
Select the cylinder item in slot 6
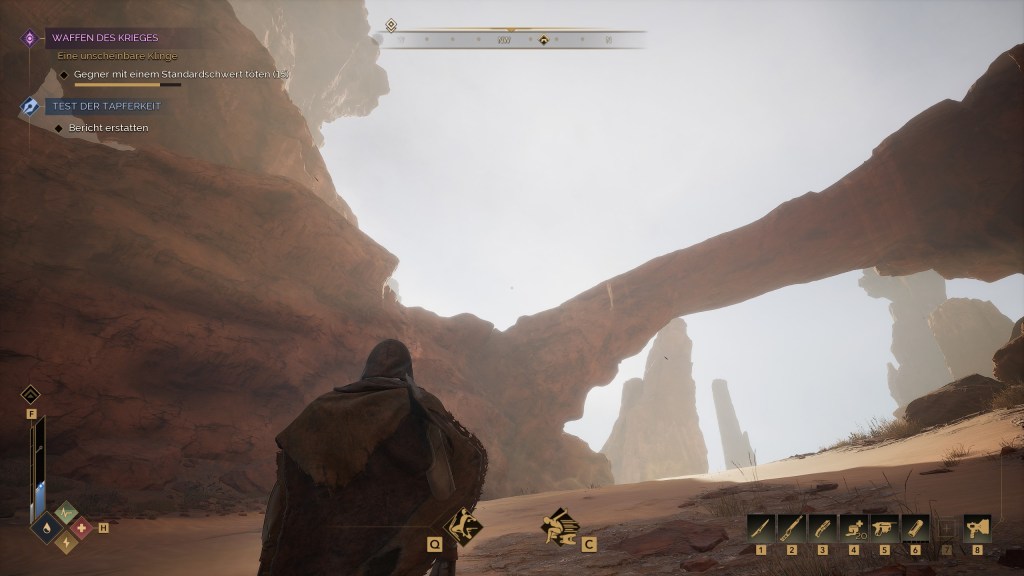coord(915,526)
